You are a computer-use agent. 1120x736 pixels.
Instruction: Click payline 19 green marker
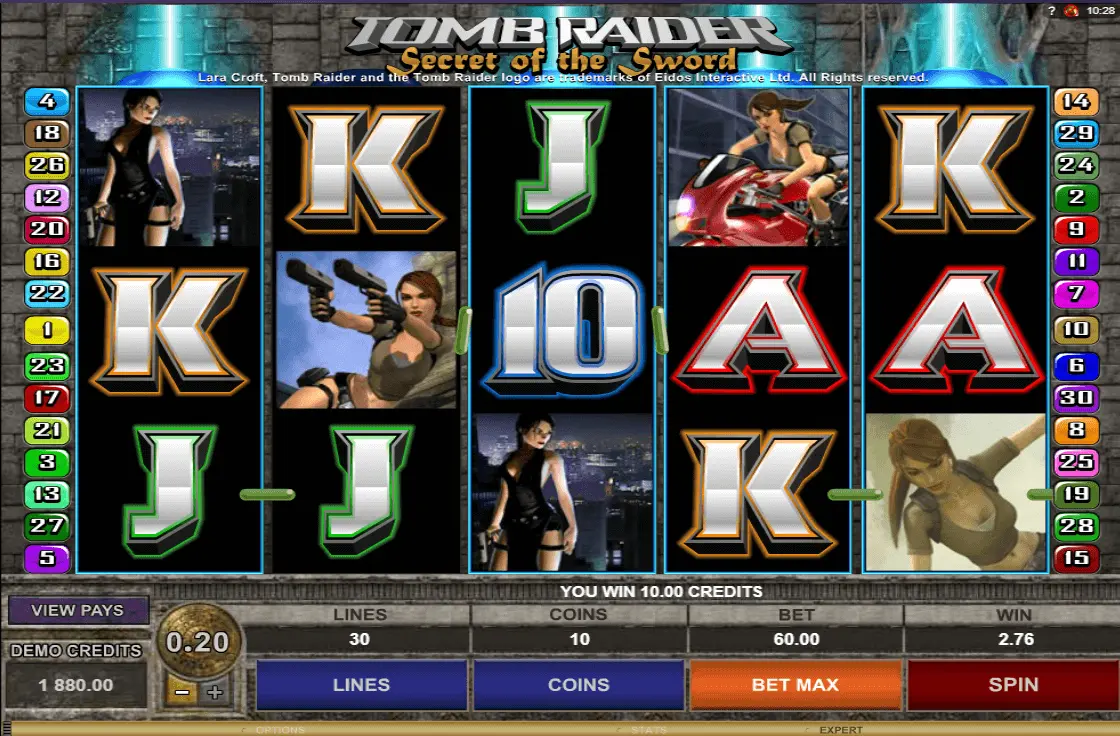(x=1076, y=494)
